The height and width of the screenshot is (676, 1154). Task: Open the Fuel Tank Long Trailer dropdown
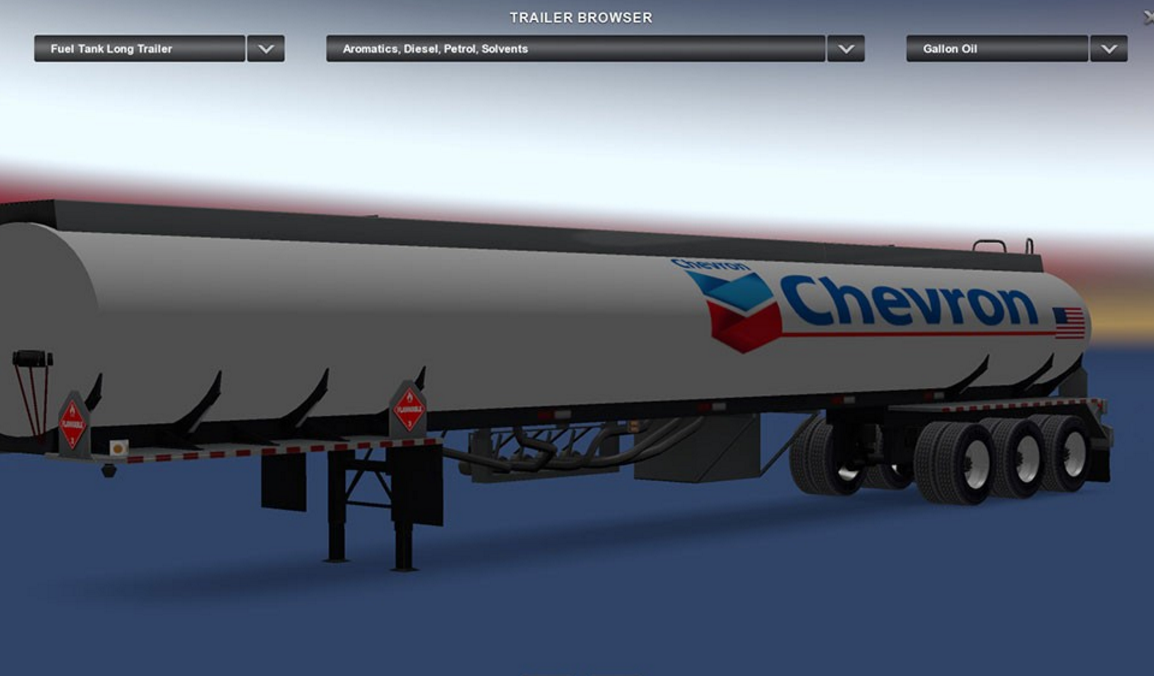(x=139, y=49)
